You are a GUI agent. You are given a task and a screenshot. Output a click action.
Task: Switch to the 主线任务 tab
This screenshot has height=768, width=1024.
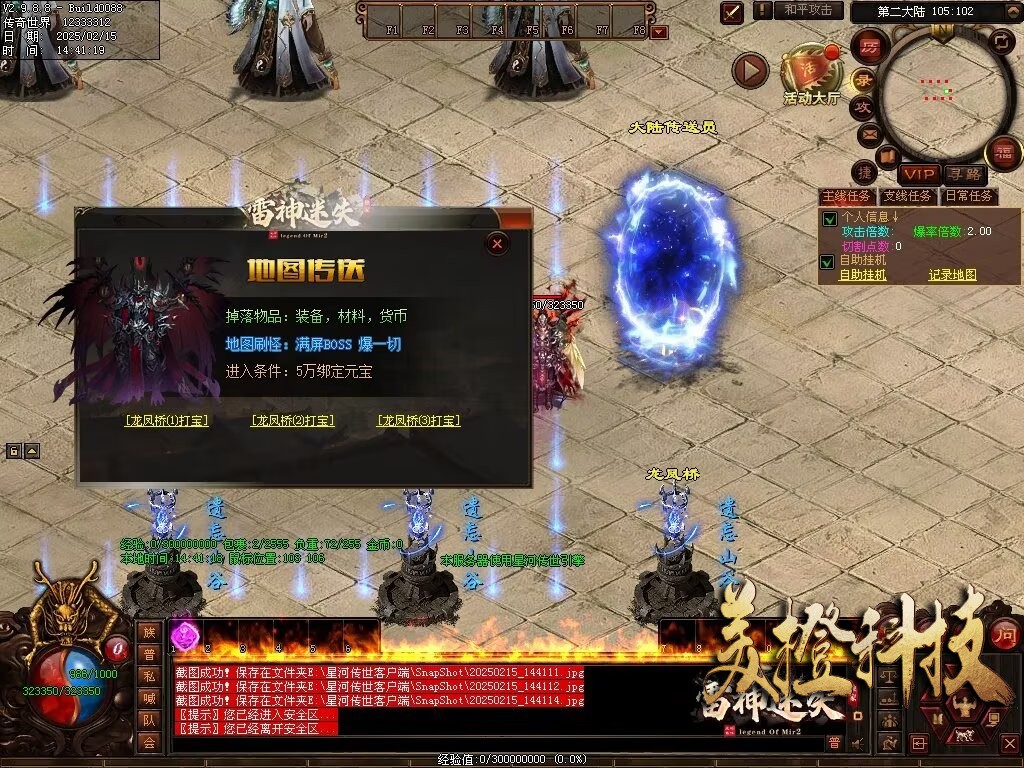[x=846, y=196]
